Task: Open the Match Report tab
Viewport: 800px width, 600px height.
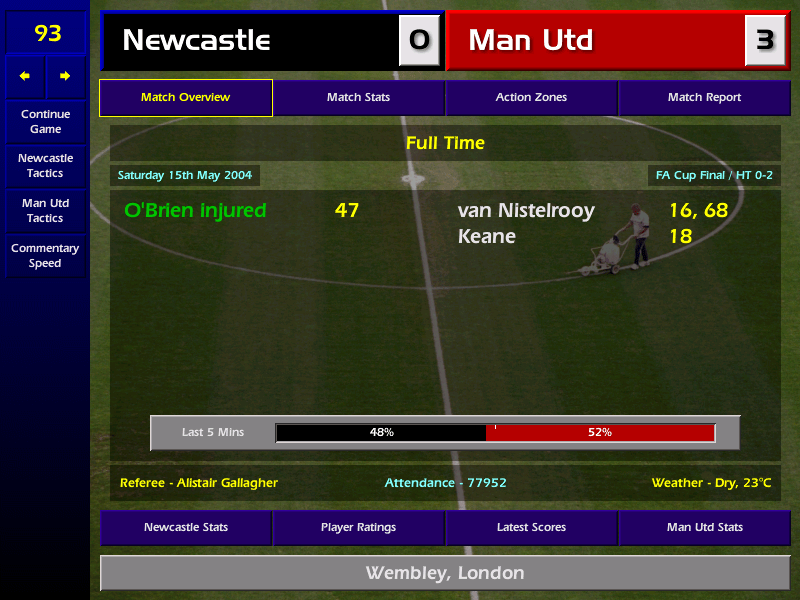Action: [x=704, y=98]
